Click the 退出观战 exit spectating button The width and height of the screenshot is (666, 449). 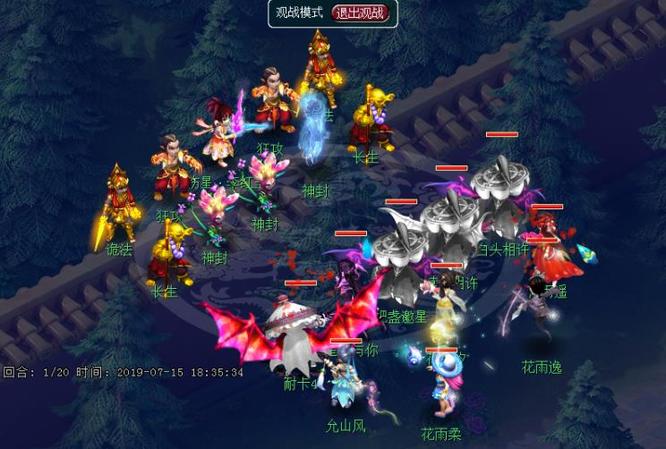pos(363,14)
